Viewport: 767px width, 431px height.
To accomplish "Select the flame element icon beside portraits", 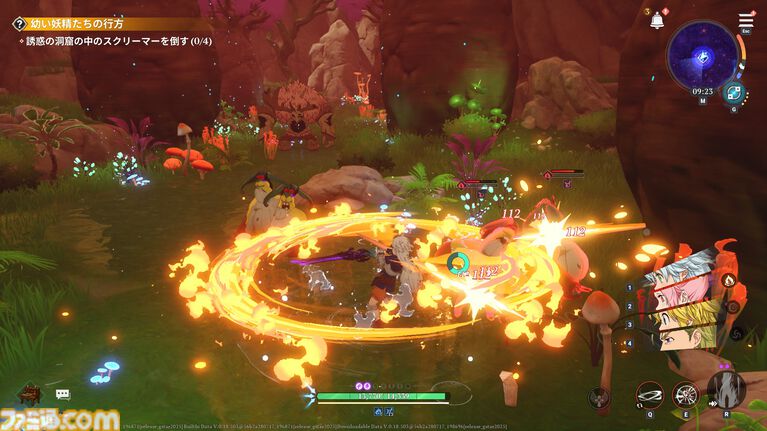I will click(727, 280).
